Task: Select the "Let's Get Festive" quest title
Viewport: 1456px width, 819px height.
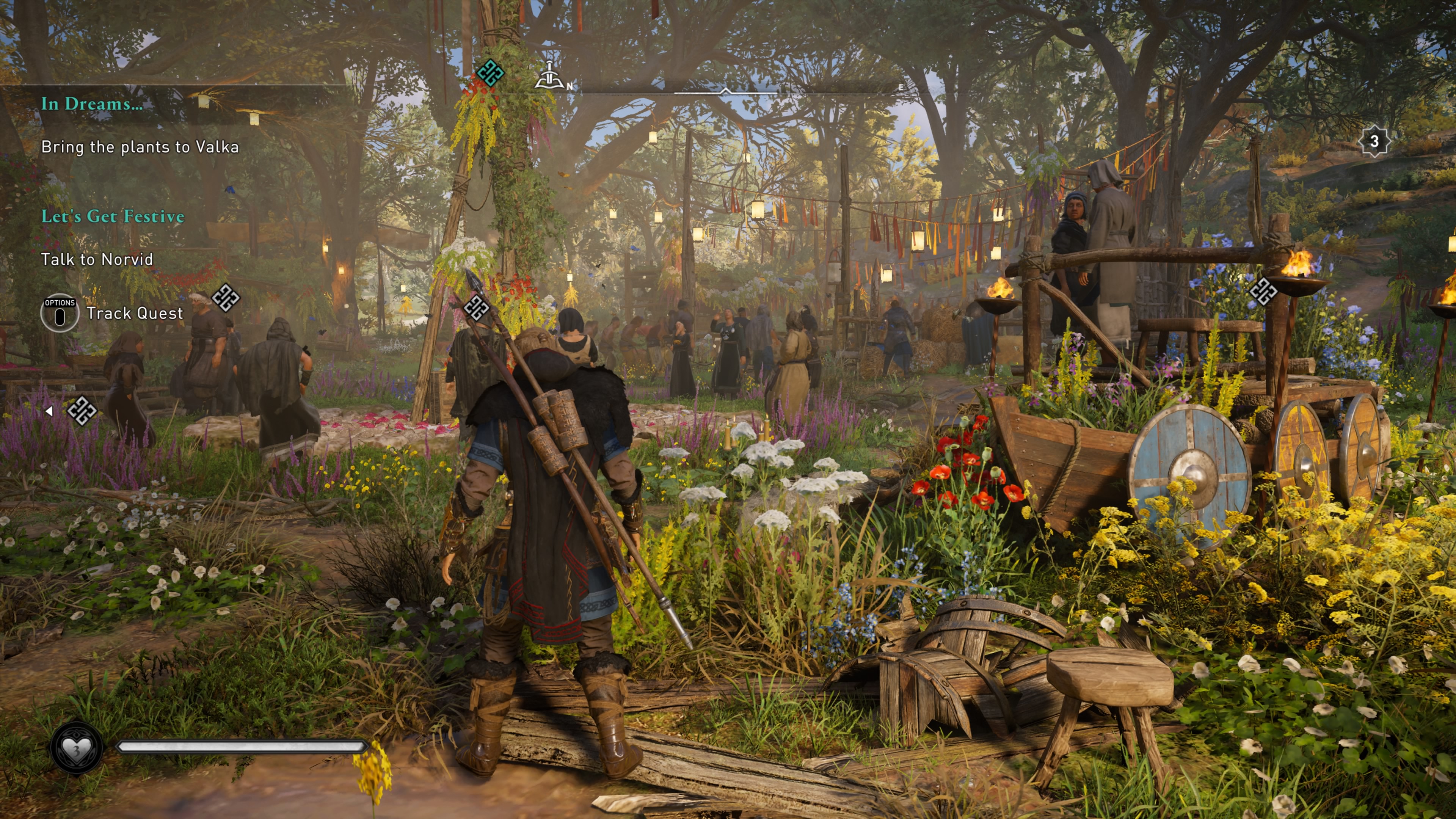Action: pyautogui.click(x=113, y=217)
